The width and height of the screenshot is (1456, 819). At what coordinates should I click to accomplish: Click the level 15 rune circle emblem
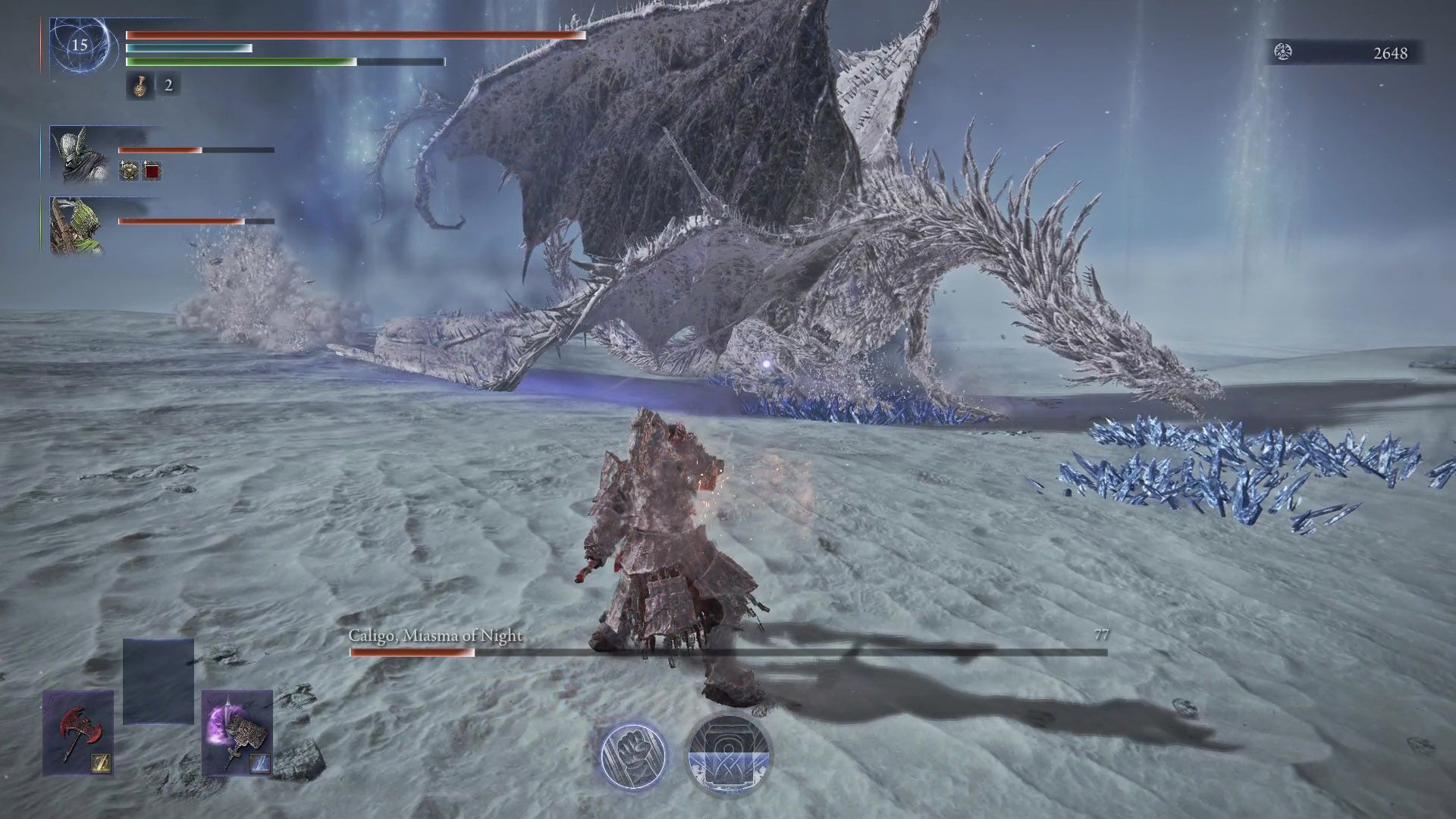click(80, 44)
